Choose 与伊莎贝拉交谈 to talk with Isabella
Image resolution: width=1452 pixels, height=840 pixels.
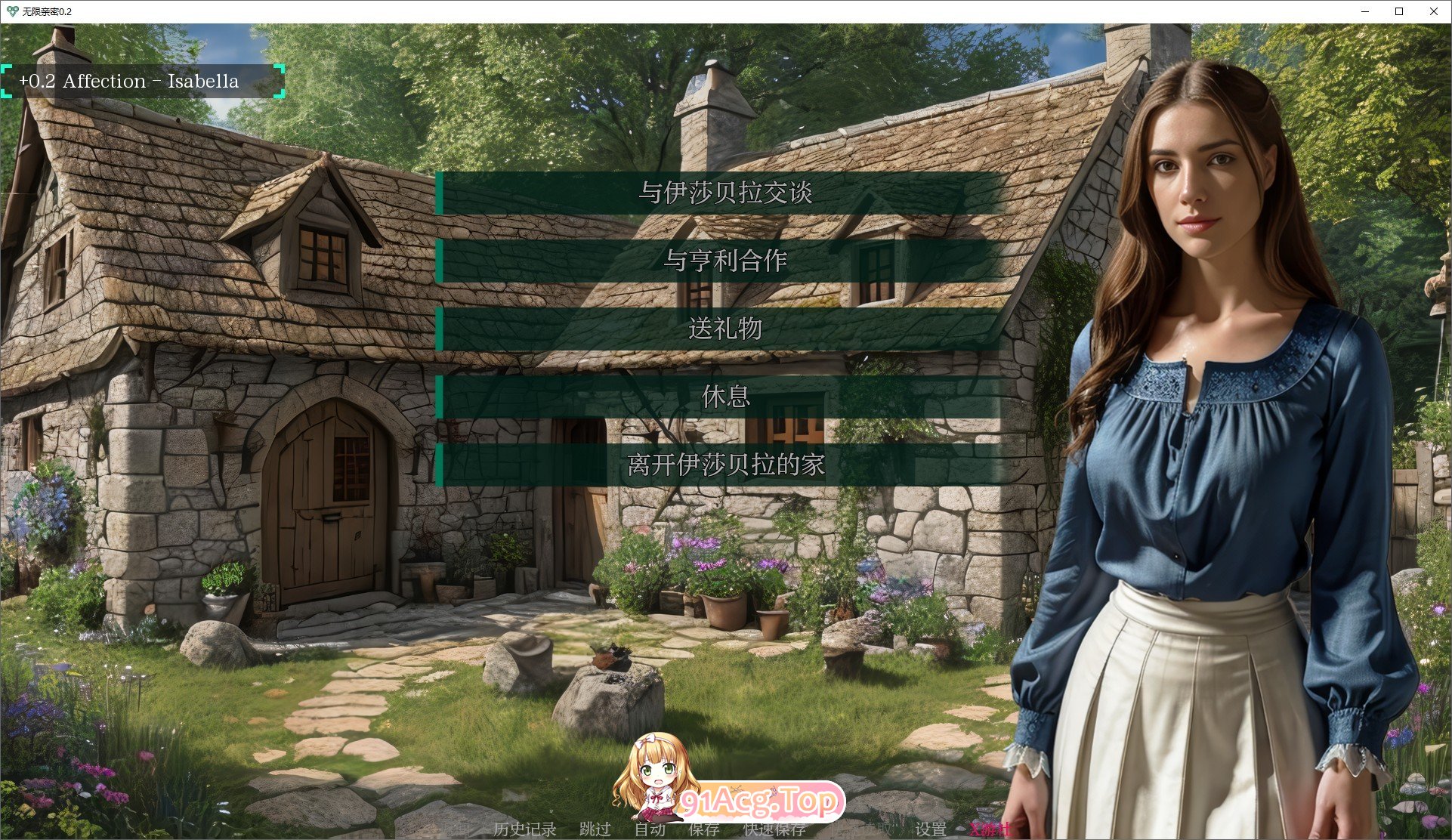click(726, 193)
